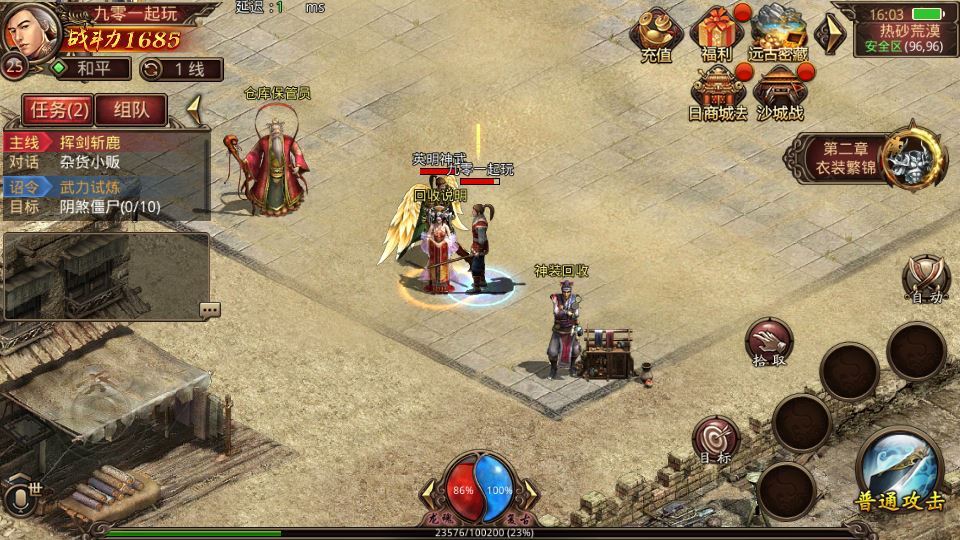
Task: Open chat via the speech bubble button
Action: pyautogui.click(x=210, y=310)
